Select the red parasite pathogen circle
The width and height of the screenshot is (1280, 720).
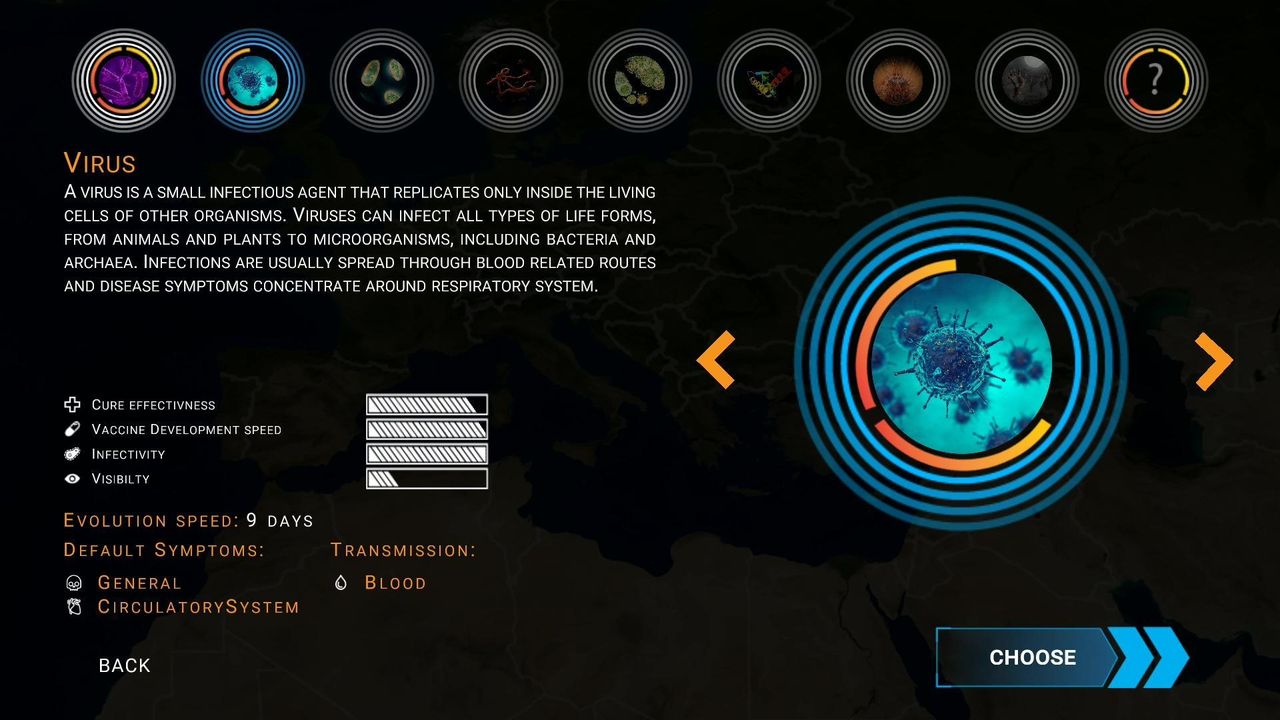coord(510,80)
